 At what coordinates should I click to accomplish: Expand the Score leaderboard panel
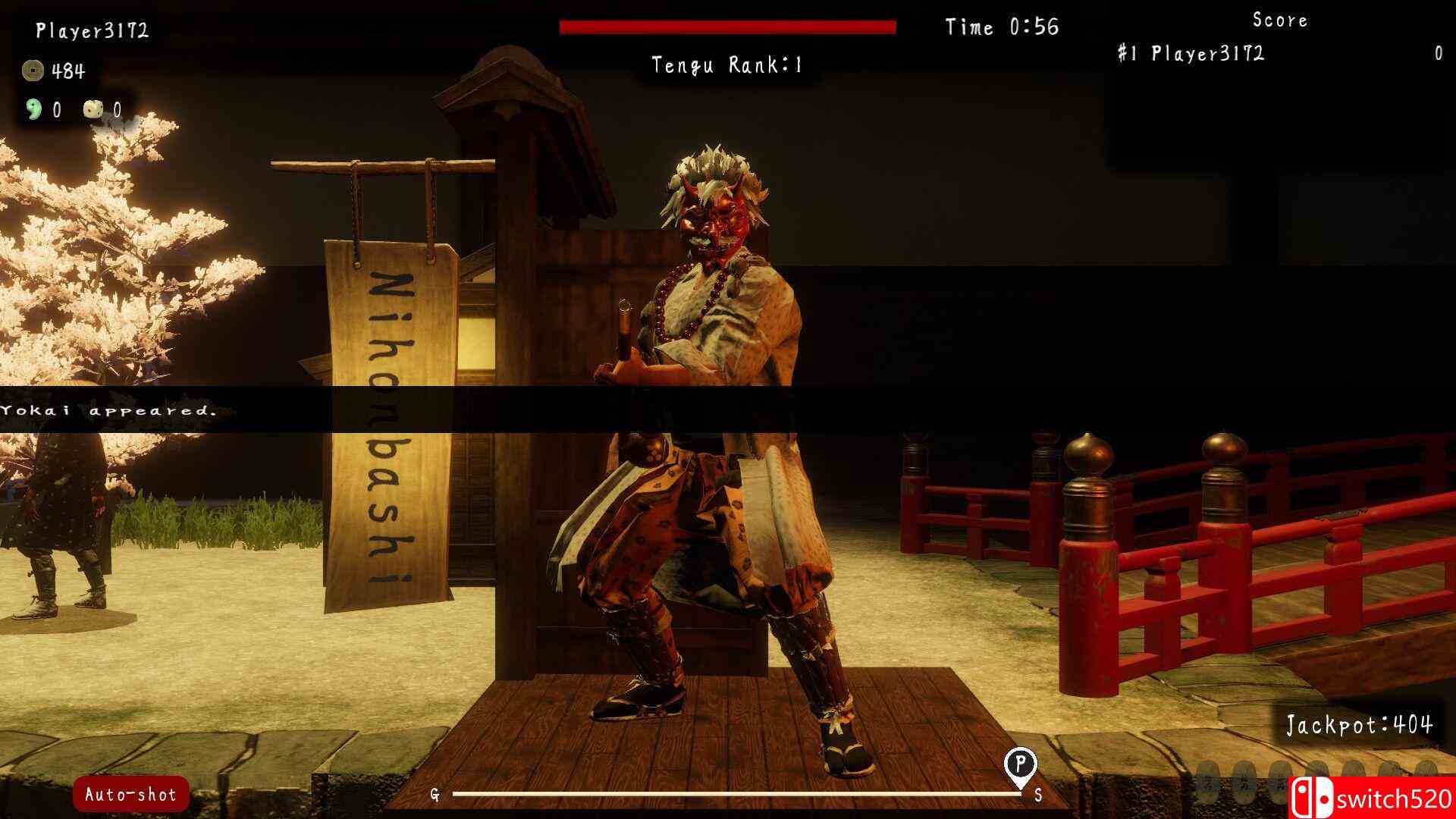(x=1279, y=20)
